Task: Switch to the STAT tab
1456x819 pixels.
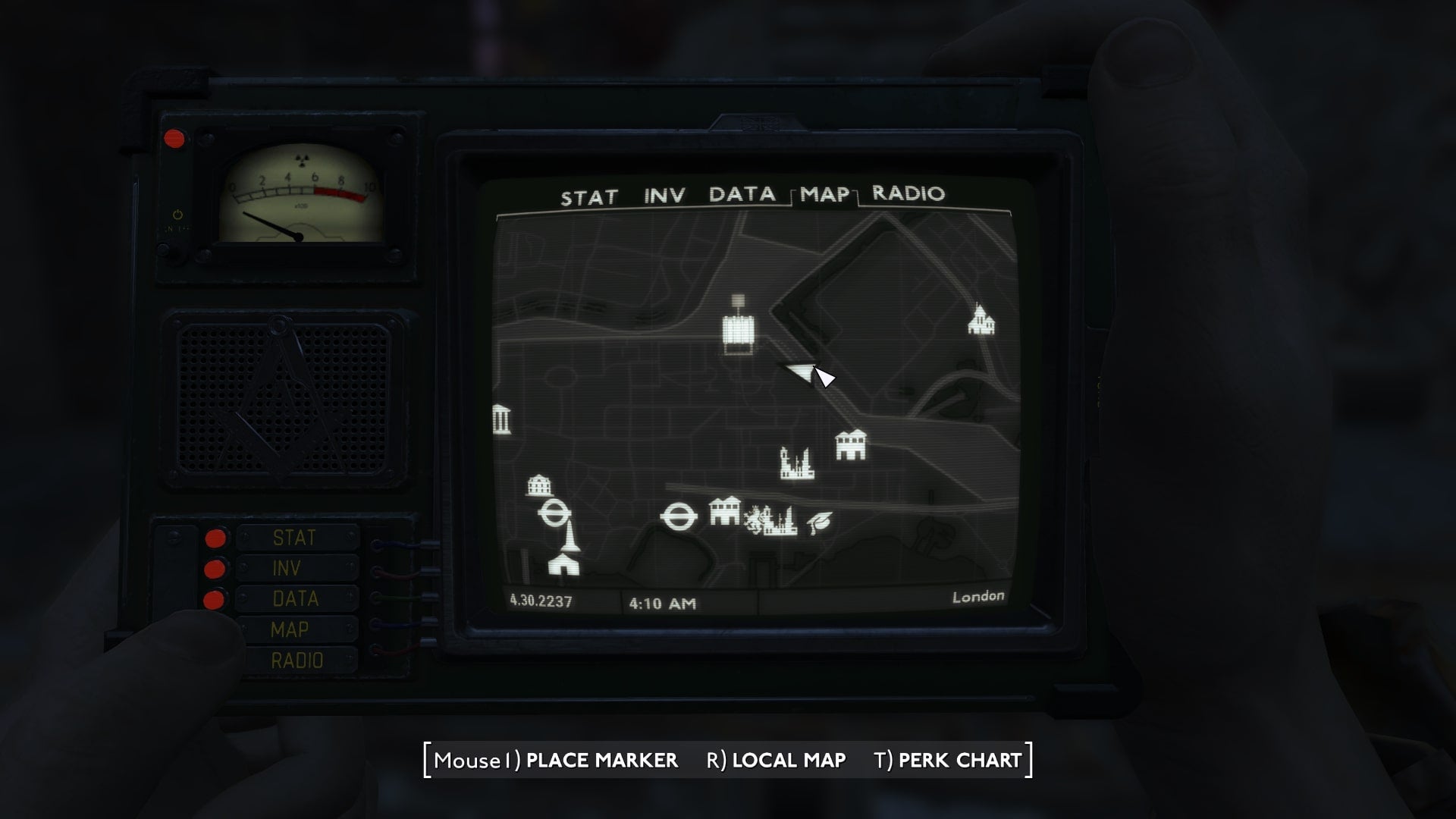Action: coord(588,196)
